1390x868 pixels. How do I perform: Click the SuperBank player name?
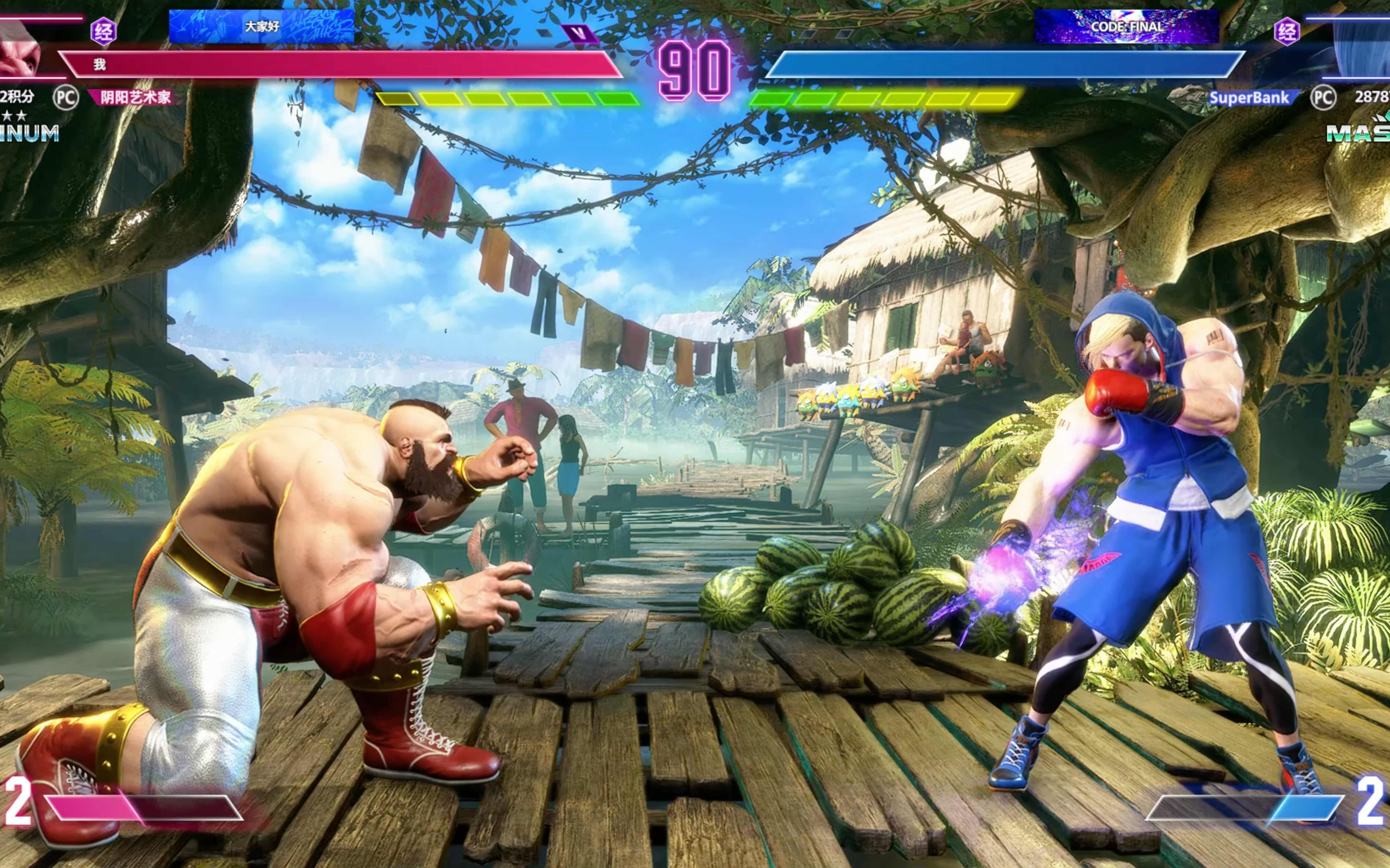point(1248,98)
